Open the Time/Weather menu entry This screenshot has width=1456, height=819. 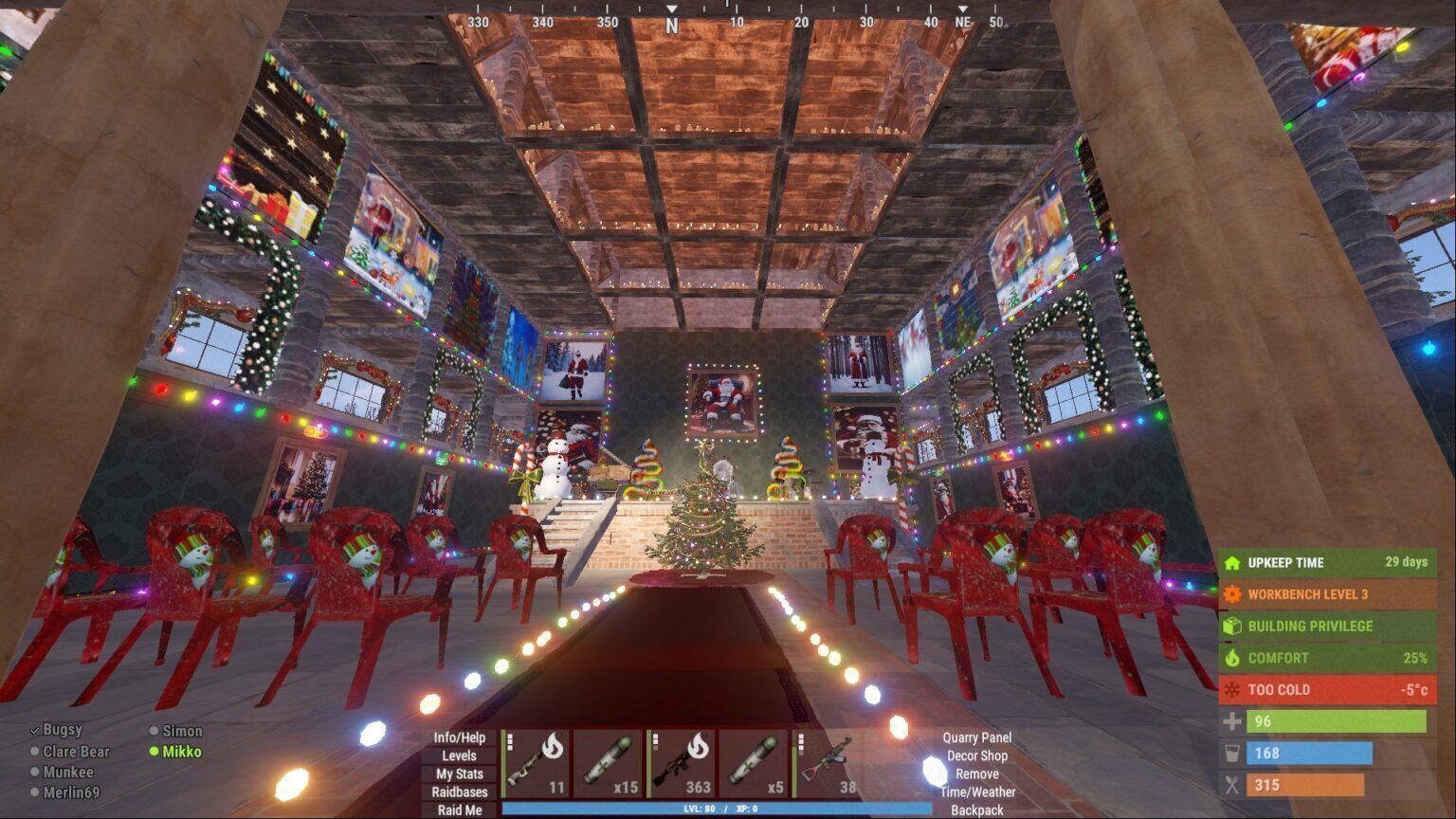tap(980, 792)
